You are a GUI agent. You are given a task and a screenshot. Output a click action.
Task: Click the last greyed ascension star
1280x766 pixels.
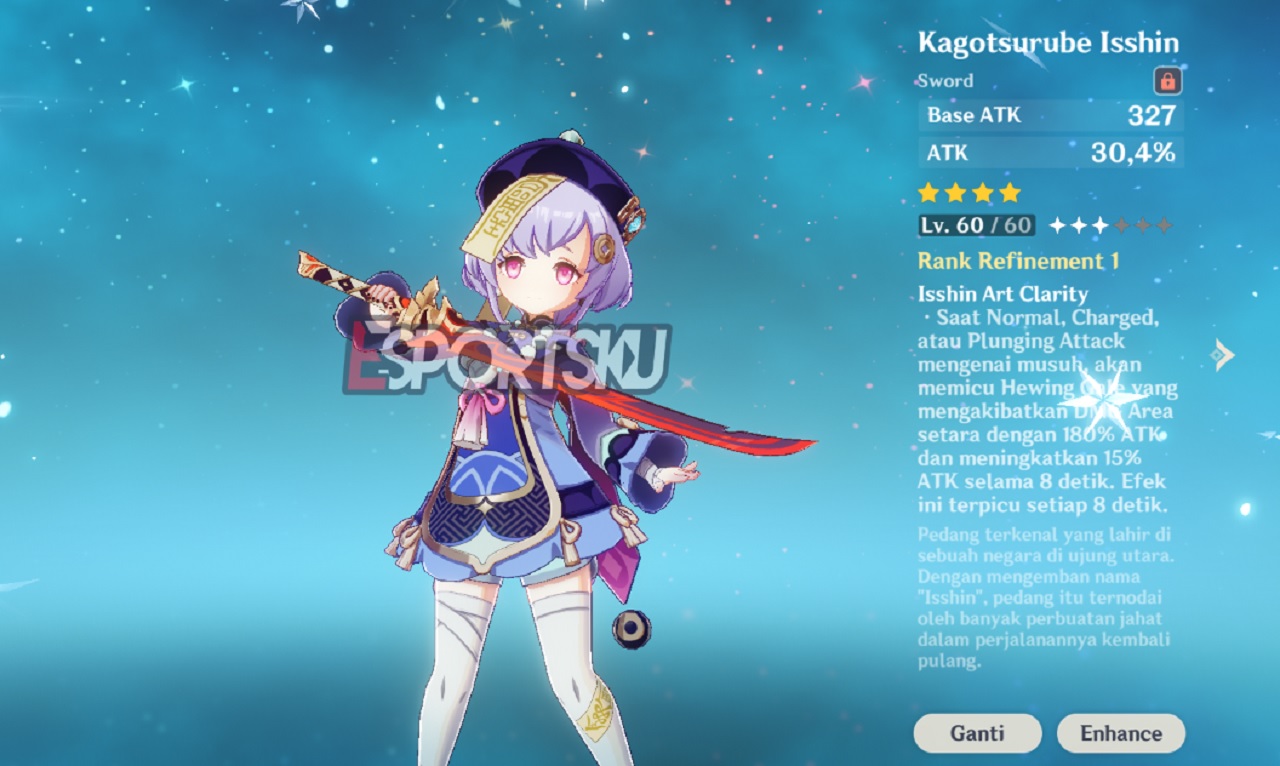[x=1163, y=225]
